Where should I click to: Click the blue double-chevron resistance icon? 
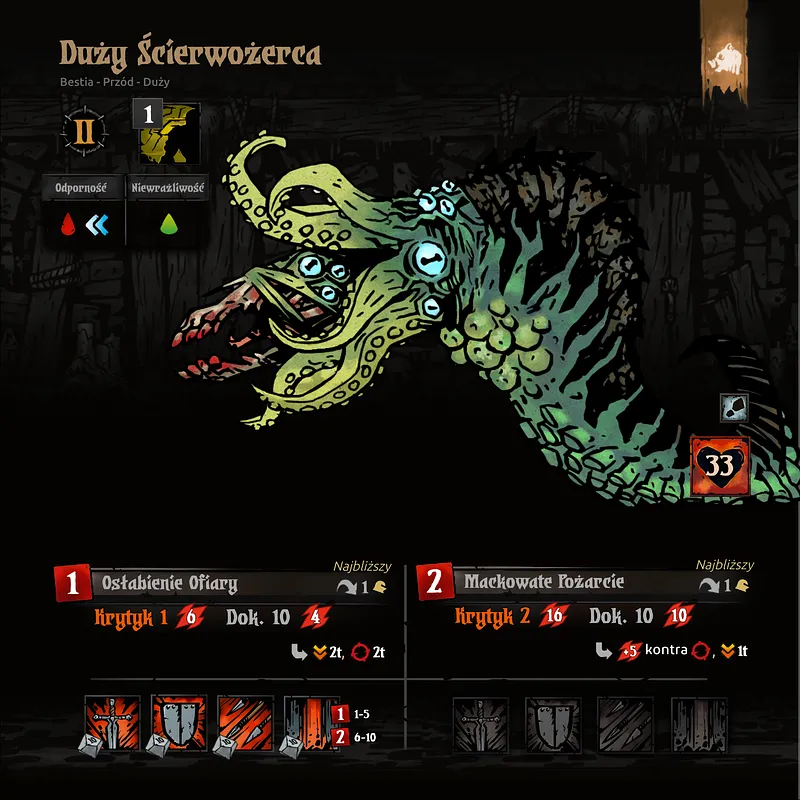[99, 226]
